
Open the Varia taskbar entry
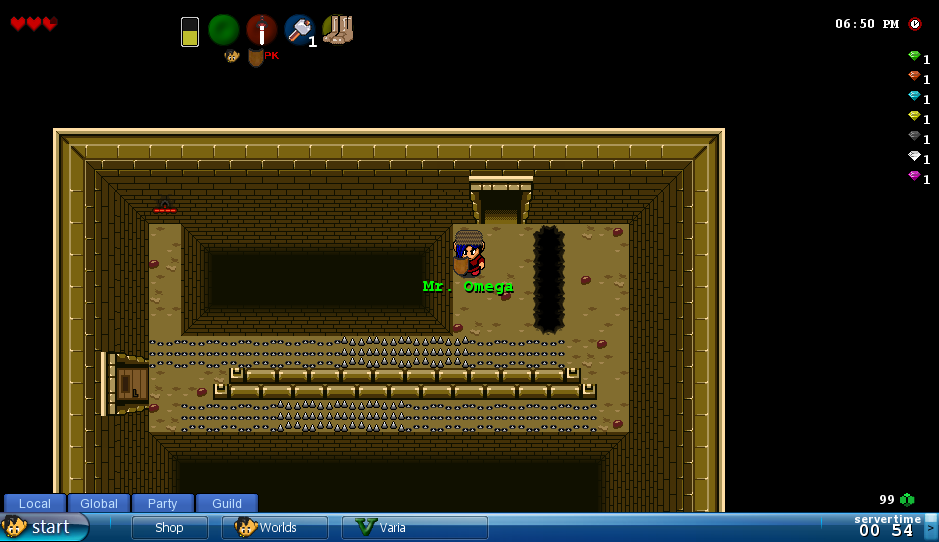414,528
